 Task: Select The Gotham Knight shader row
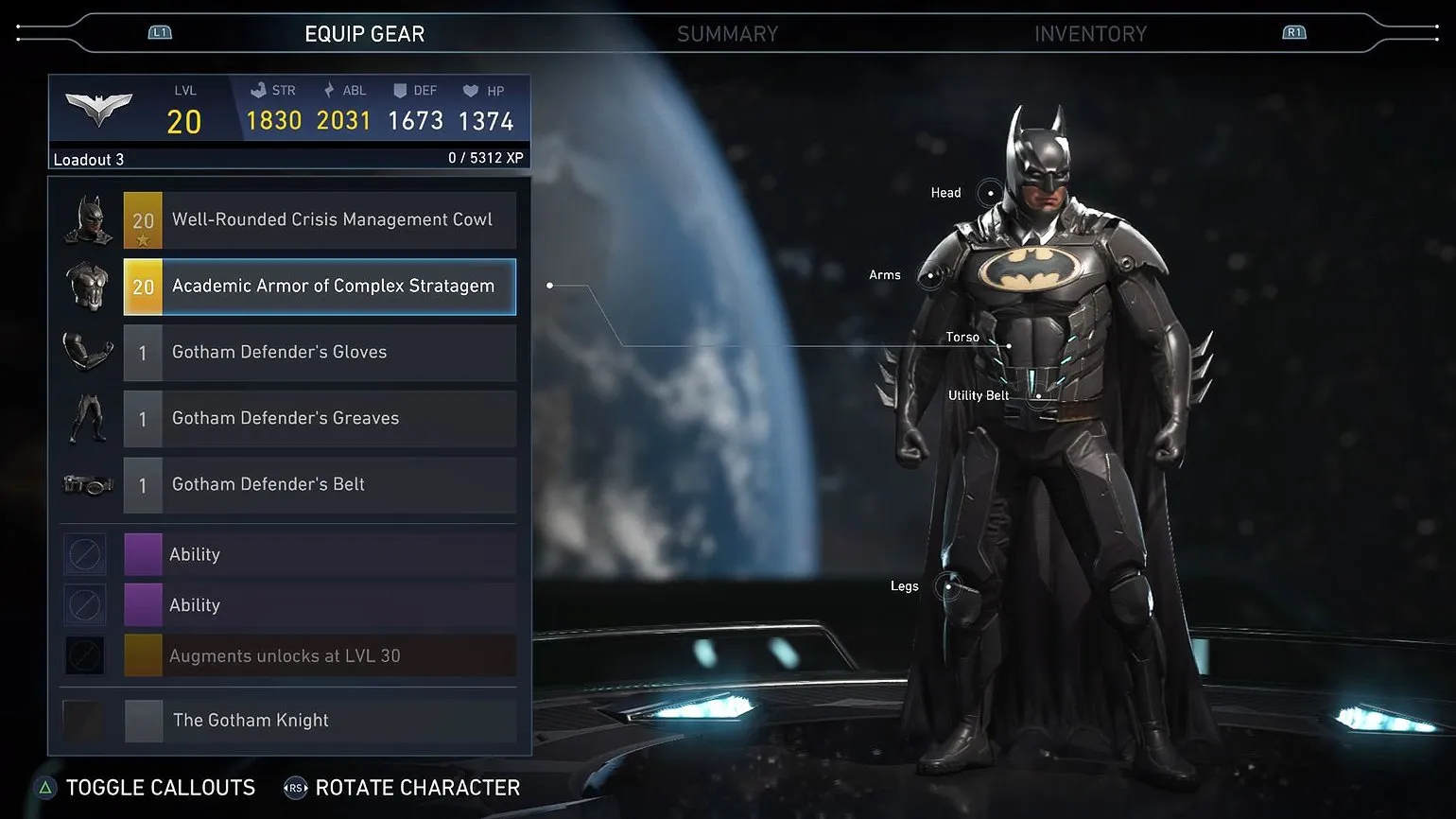320,721
